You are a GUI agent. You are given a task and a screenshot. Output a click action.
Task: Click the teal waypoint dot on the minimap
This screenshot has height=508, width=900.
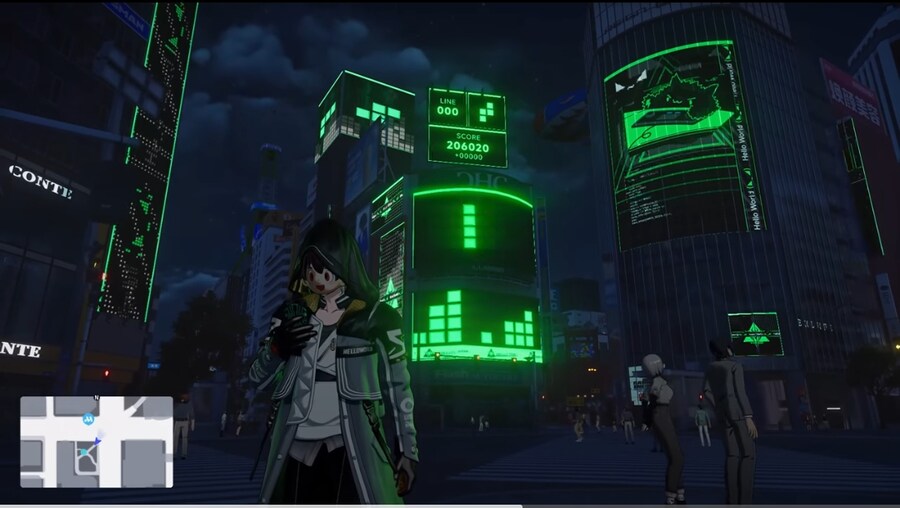[x=82, y=453]
